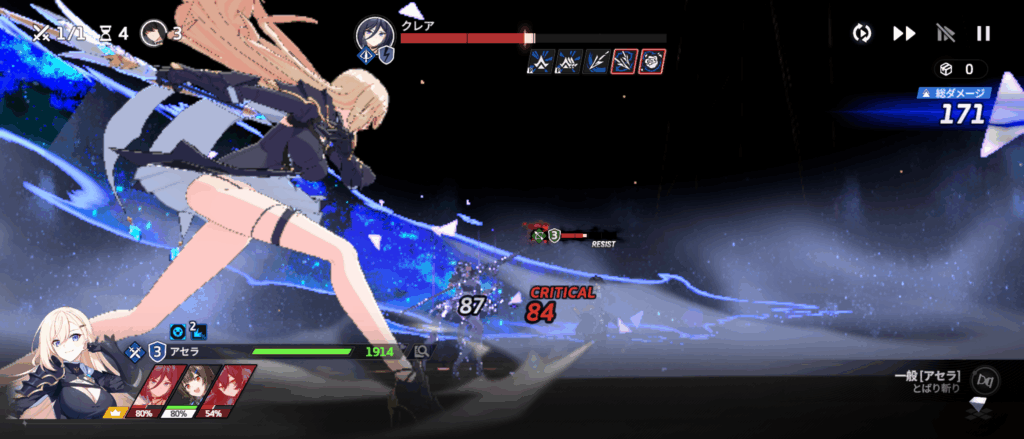1024x439 pixels.
Task: Toggle fast-forward battle speed
Action: [x=904, y=33]
